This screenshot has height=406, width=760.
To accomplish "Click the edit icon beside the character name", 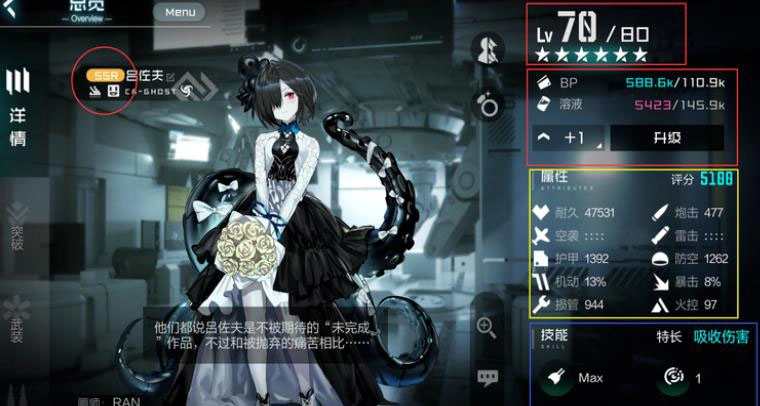I will (171, 76).
